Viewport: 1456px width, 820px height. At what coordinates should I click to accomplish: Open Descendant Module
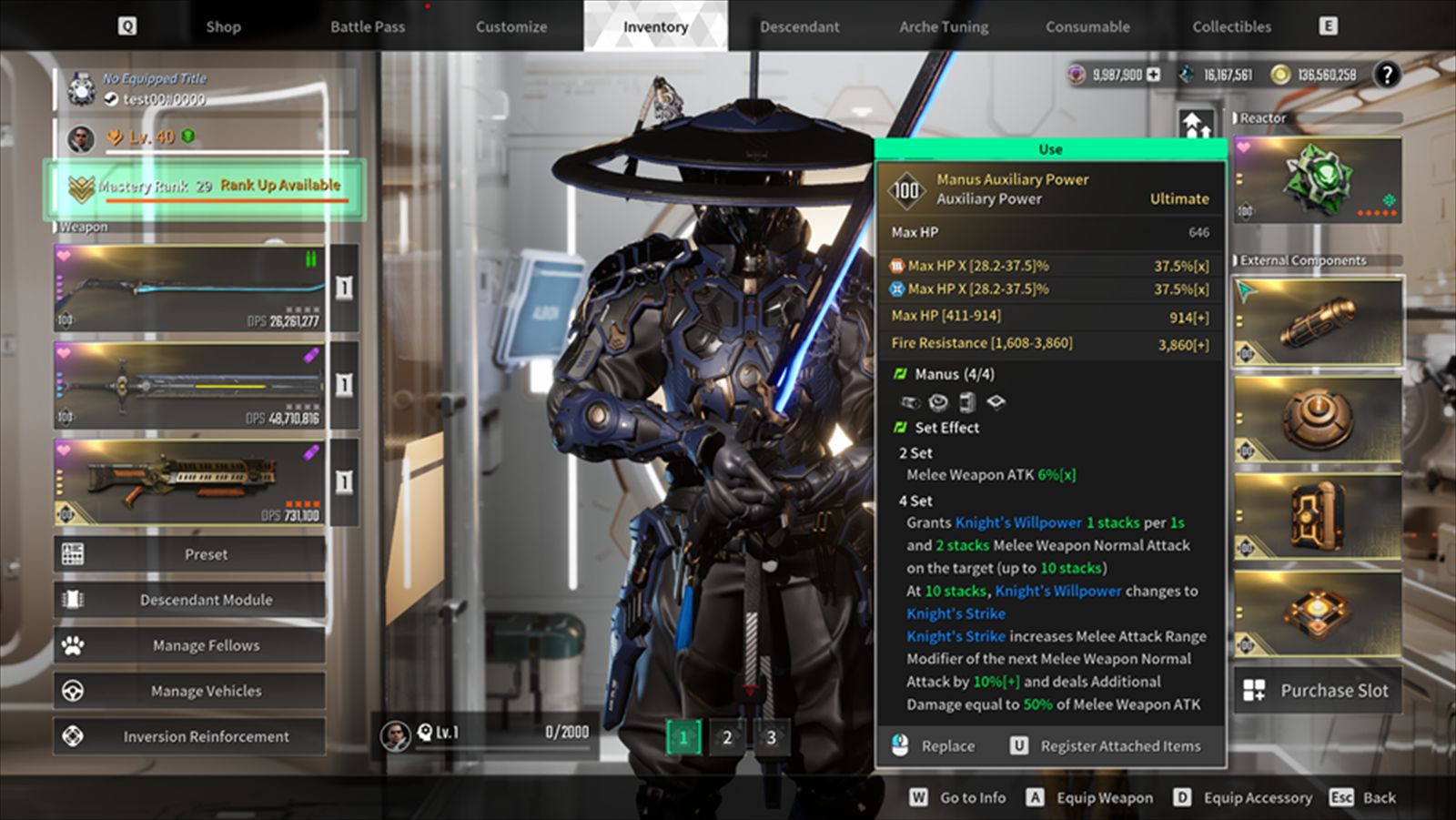(189, 600)
